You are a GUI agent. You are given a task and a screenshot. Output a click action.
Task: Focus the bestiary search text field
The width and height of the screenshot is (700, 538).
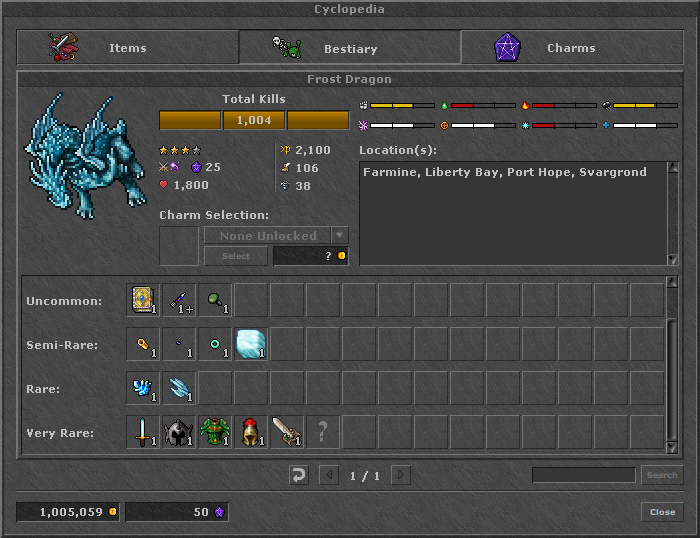coord(583,475)
